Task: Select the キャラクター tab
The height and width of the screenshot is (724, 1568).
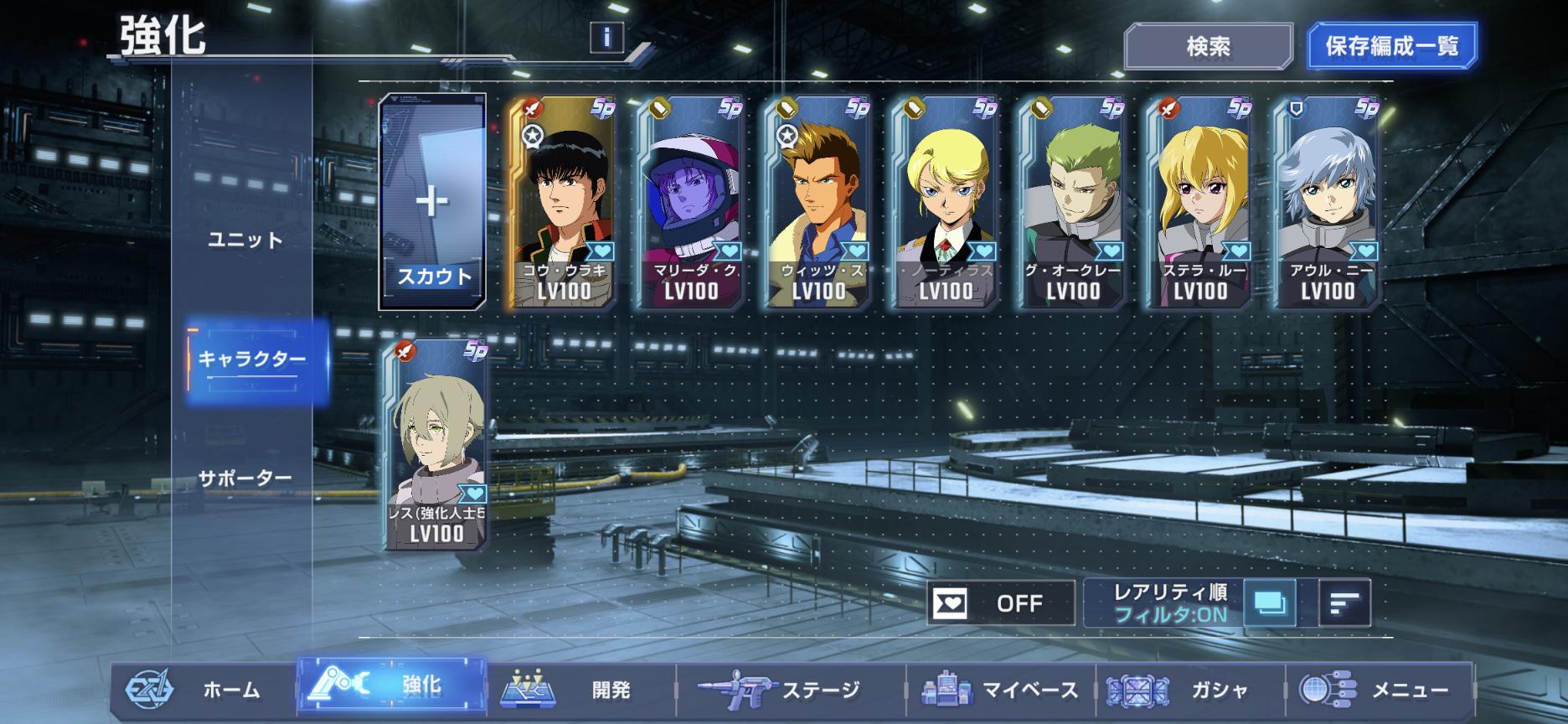Action: coord(252,359)
